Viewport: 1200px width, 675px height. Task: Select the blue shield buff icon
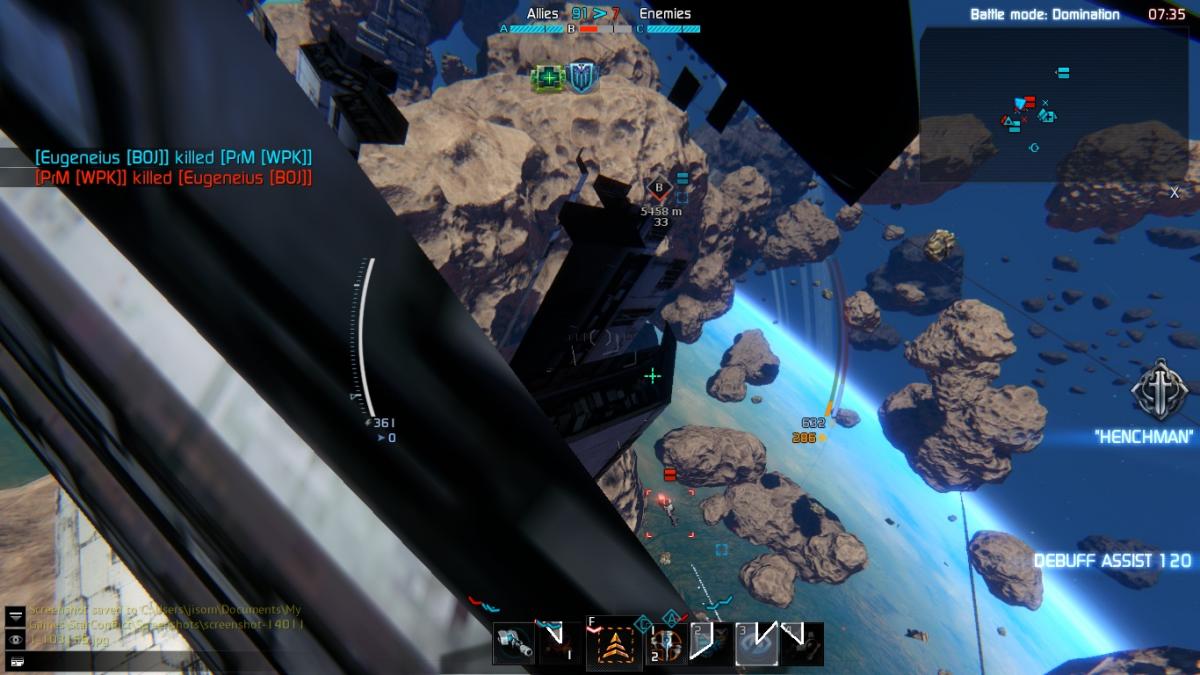pyautogui.click(x=582, y=77)
